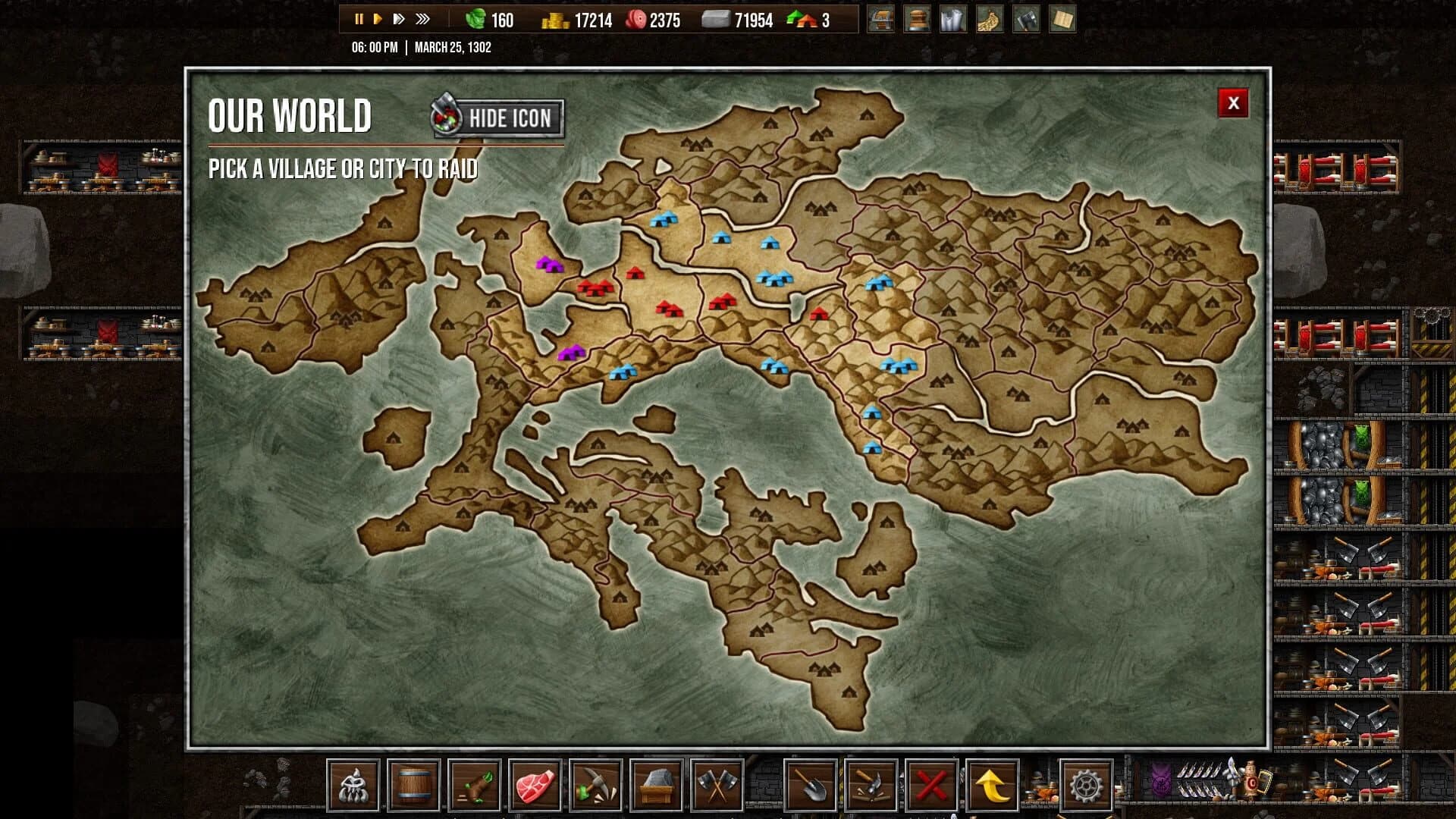Open the gear settings icon
This screenshot has width=1456, height=819.
1084,787
